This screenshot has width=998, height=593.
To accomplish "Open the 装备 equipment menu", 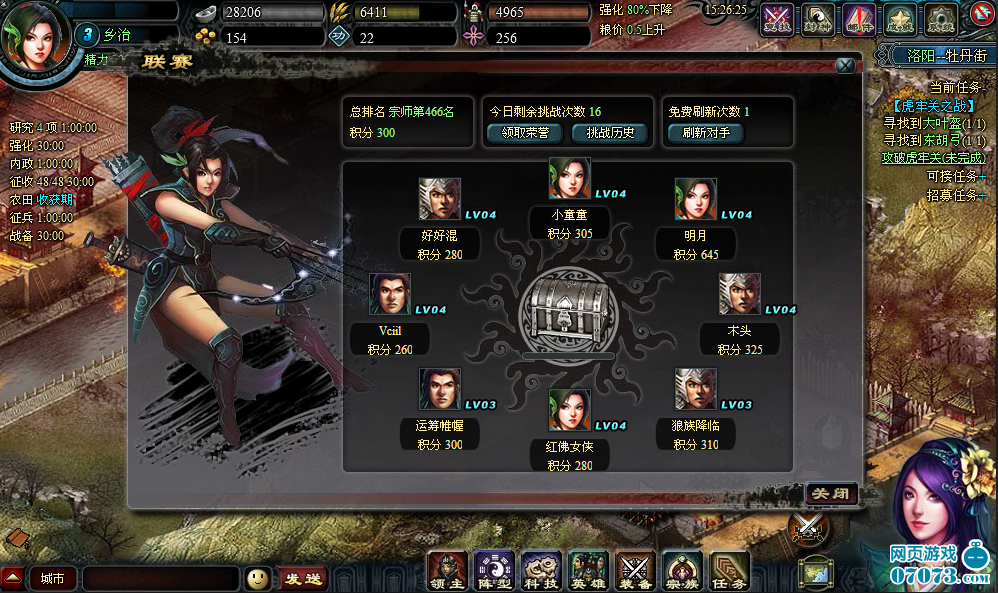I will coord(635,570).
